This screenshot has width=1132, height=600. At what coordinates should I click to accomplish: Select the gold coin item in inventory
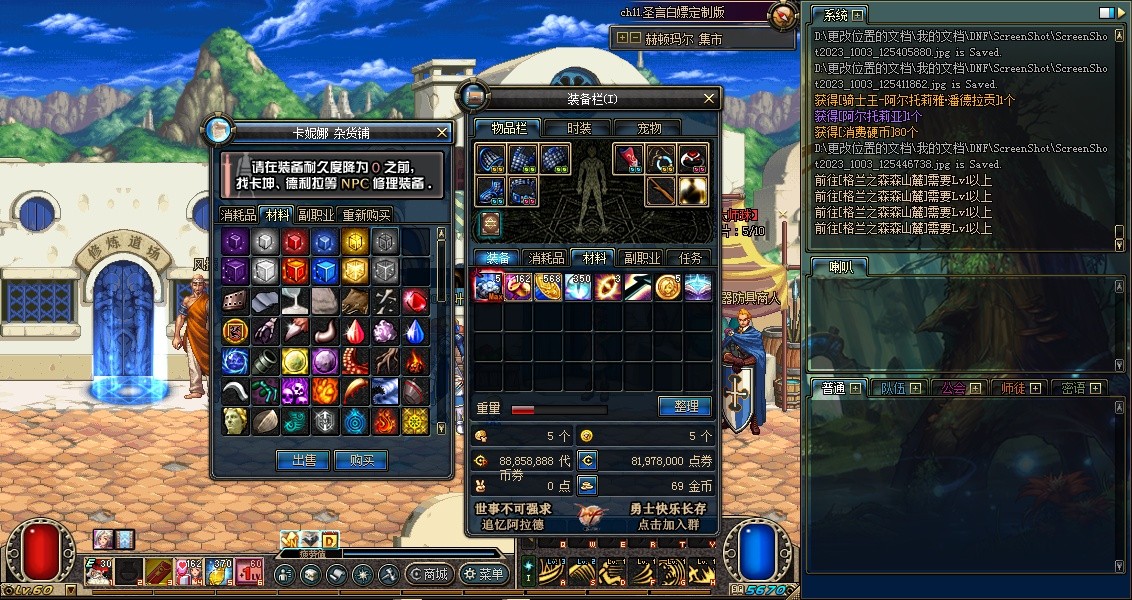(x=668, y=288)
